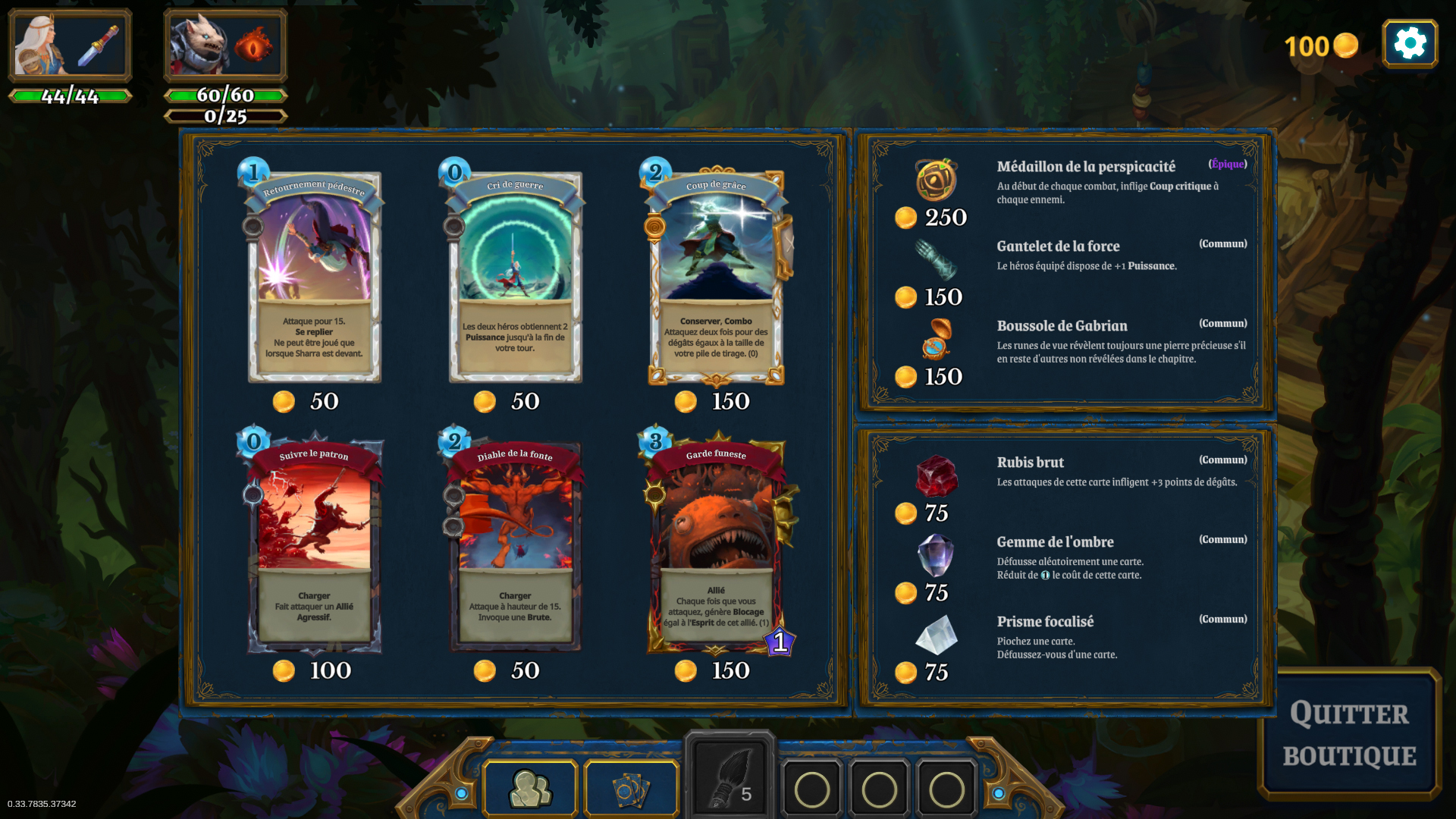Select the Prisme focalisé gem

click(x=936, y=635)
